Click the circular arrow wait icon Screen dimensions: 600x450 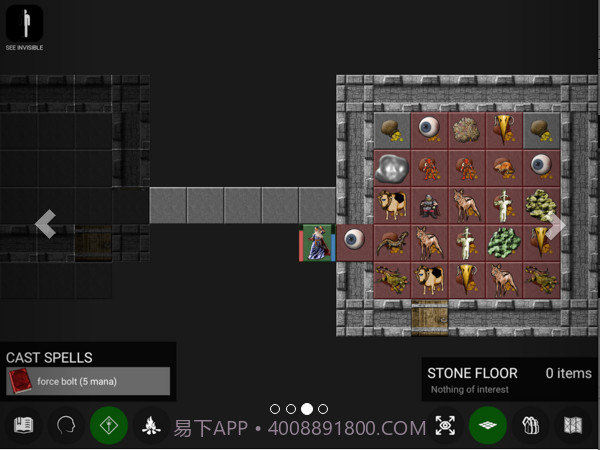coord(66,425)
